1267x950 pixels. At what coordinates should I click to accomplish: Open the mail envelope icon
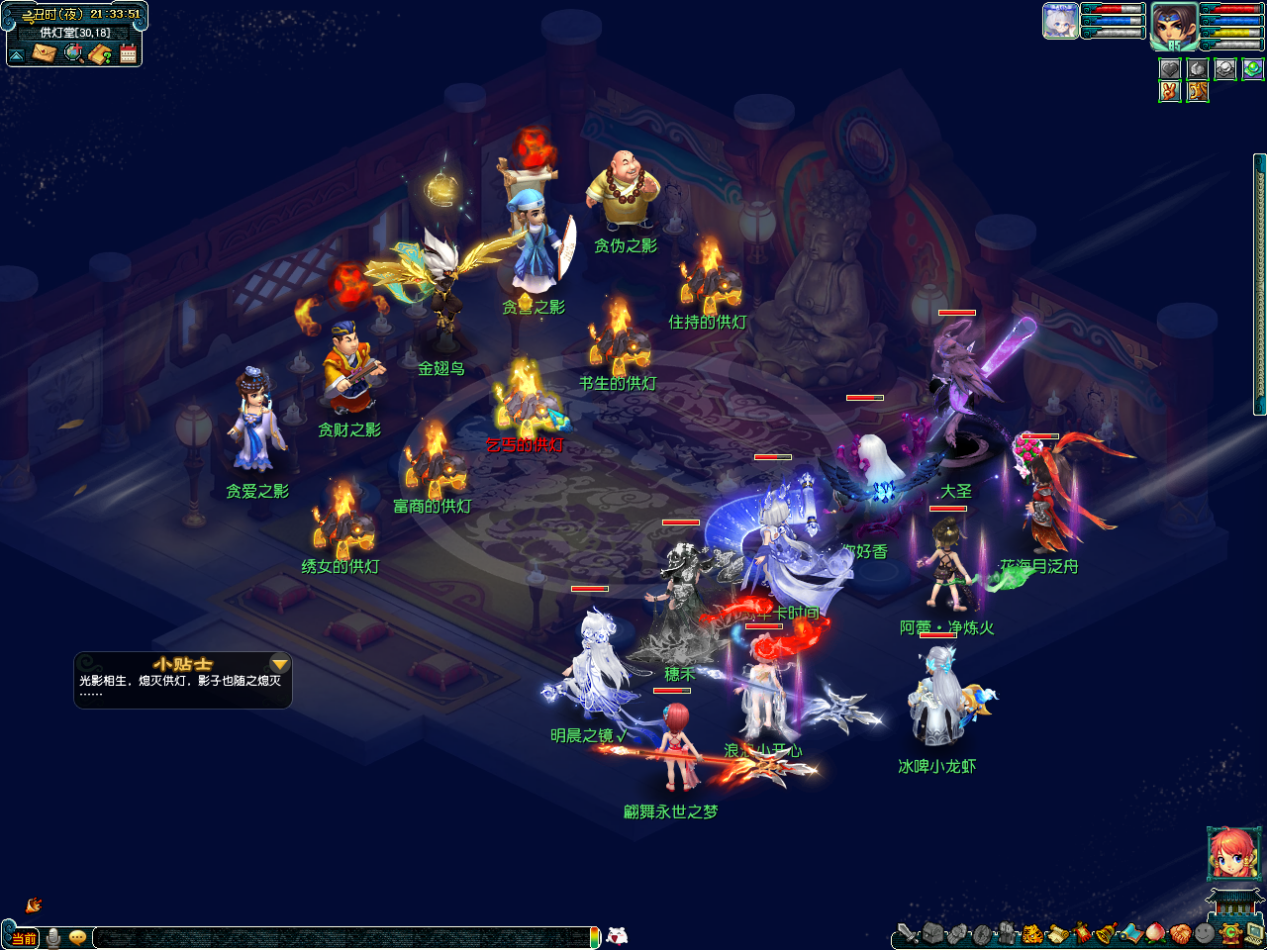click(44, 54)
